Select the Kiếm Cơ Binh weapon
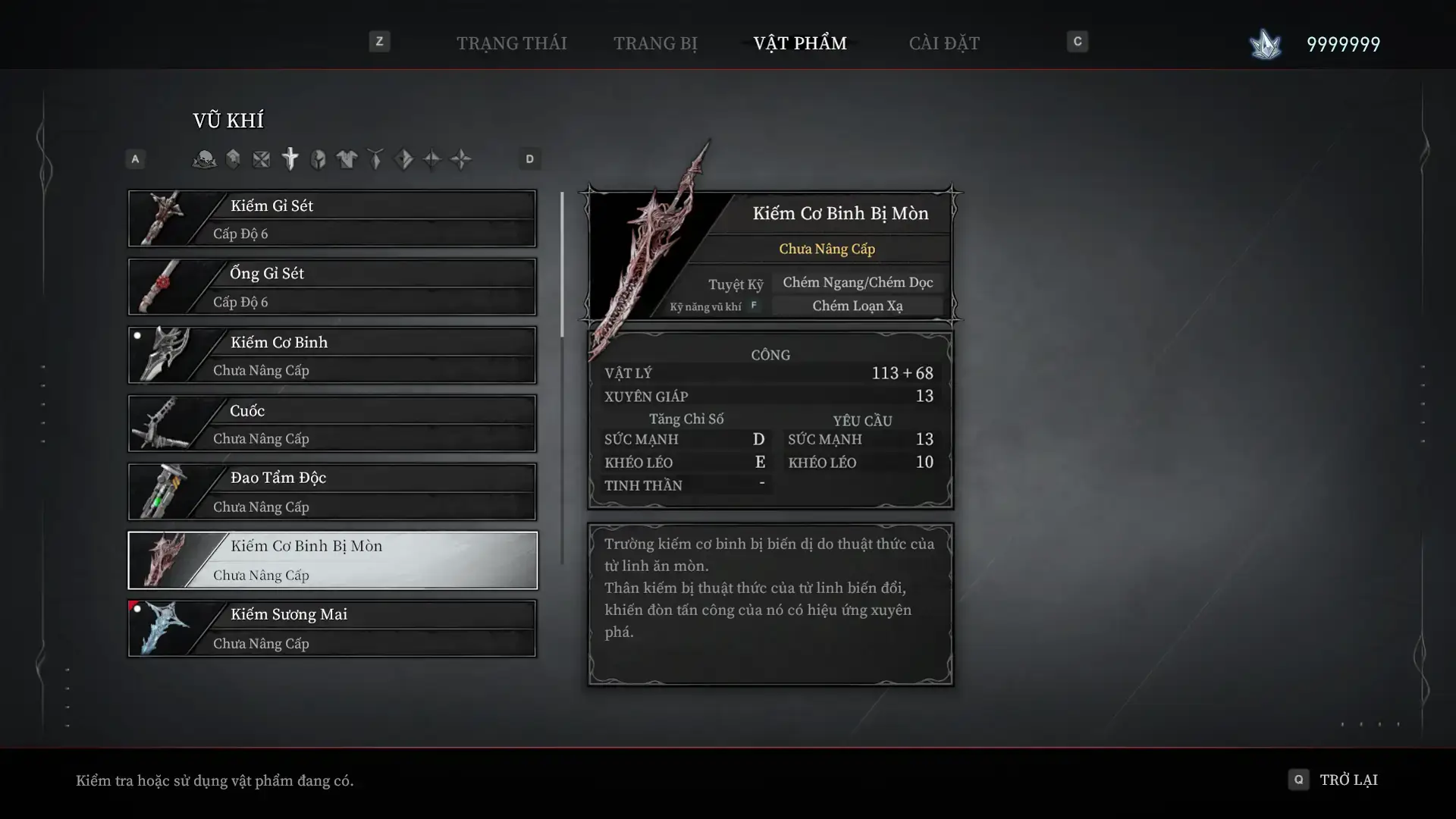Viewport: 1456px width, 819px height. 332,355
